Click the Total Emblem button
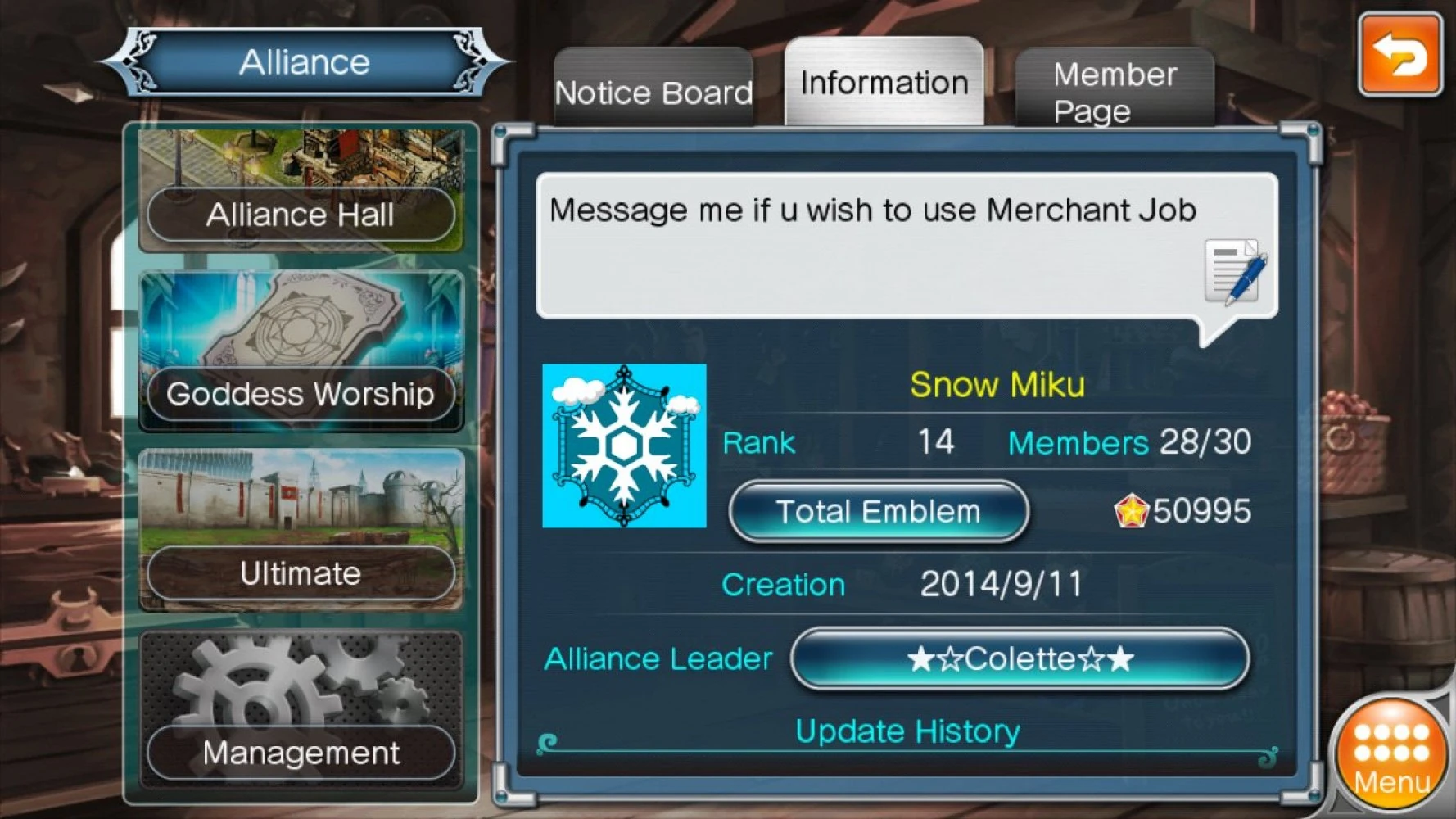Viewport: 1456px width, 819px height. click(878, 512)
